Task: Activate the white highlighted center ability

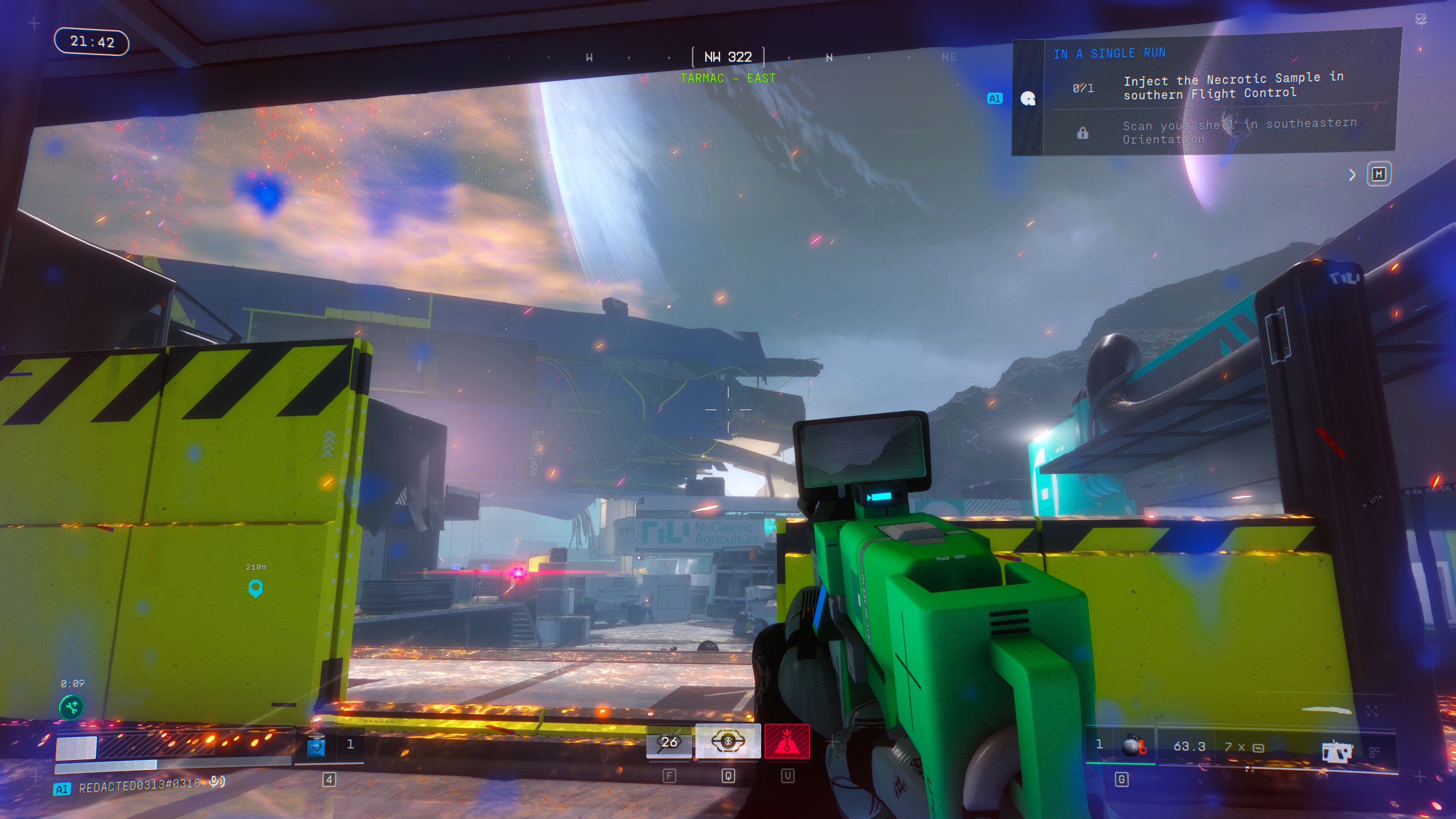Action: [728, 742]
